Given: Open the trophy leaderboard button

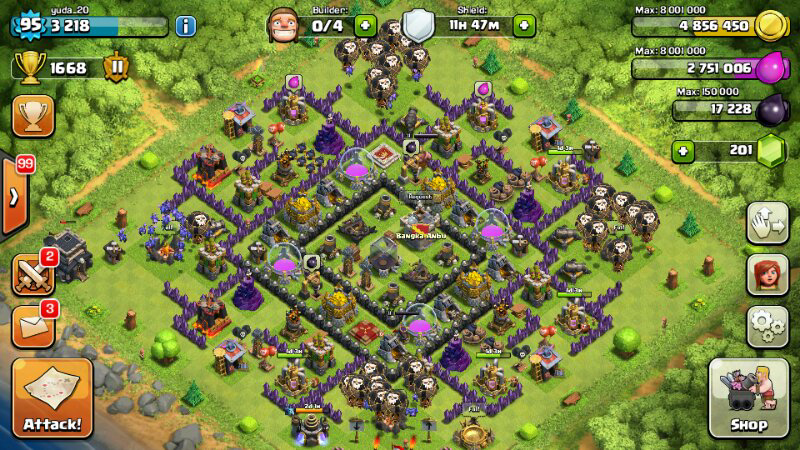Looking at the screenshot, I should (33, 116).
